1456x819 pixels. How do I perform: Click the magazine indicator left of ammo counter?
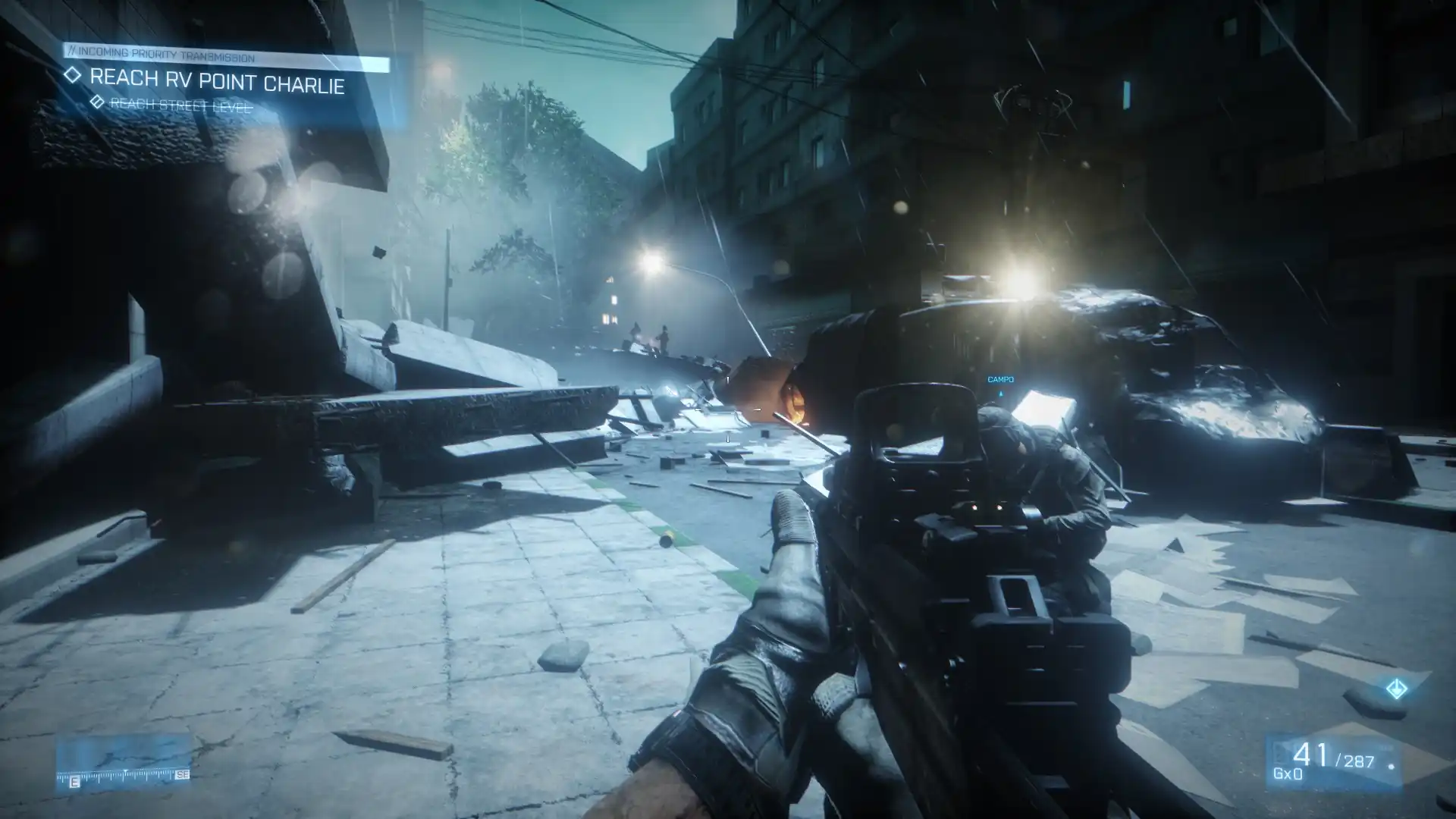tap(1282, 752)
